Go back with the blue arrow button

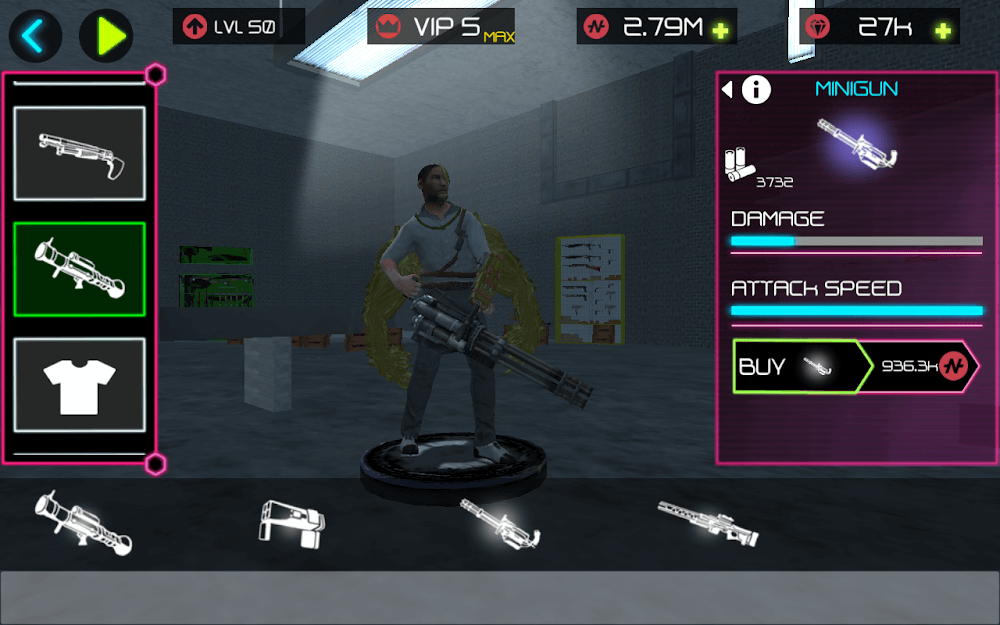tap(35, 36)
